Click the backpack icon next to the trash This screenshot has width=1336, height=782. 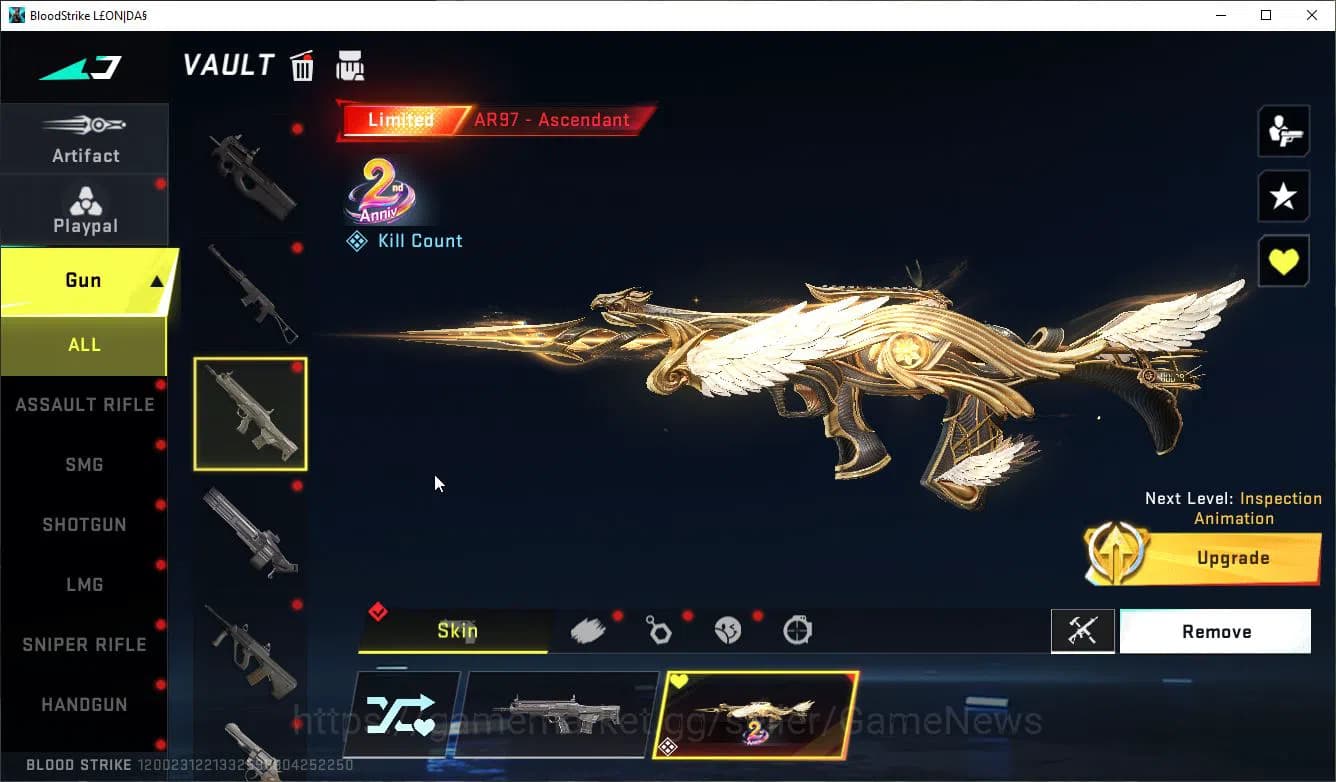coord(350,65)
